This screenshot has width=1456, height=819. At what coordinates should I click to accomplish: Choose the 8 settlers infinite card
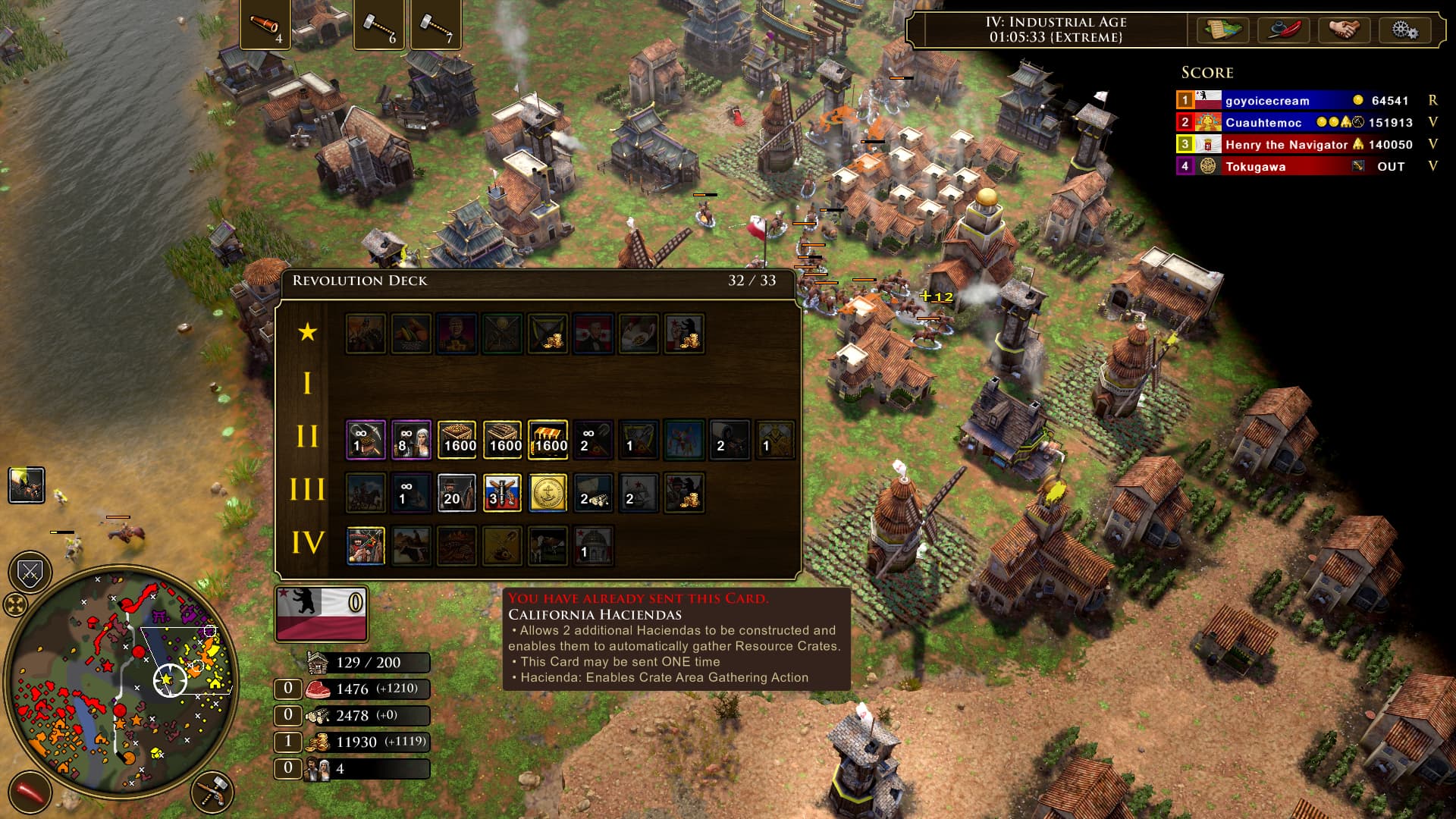[411, 440]
